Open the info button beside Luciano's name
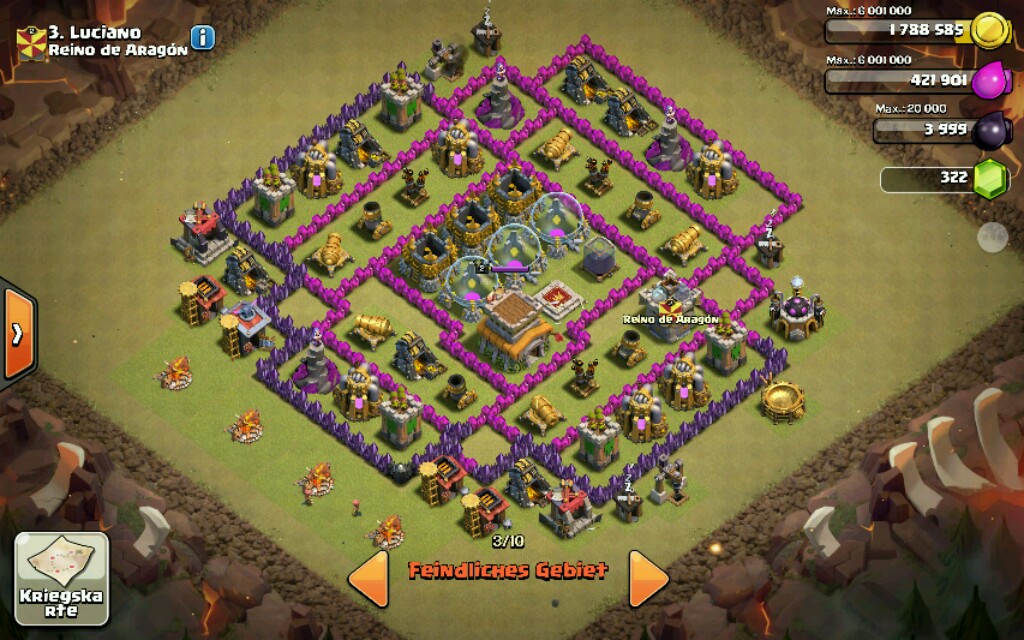This screenshot has height=640, width=1024. [x=203, y=38]
